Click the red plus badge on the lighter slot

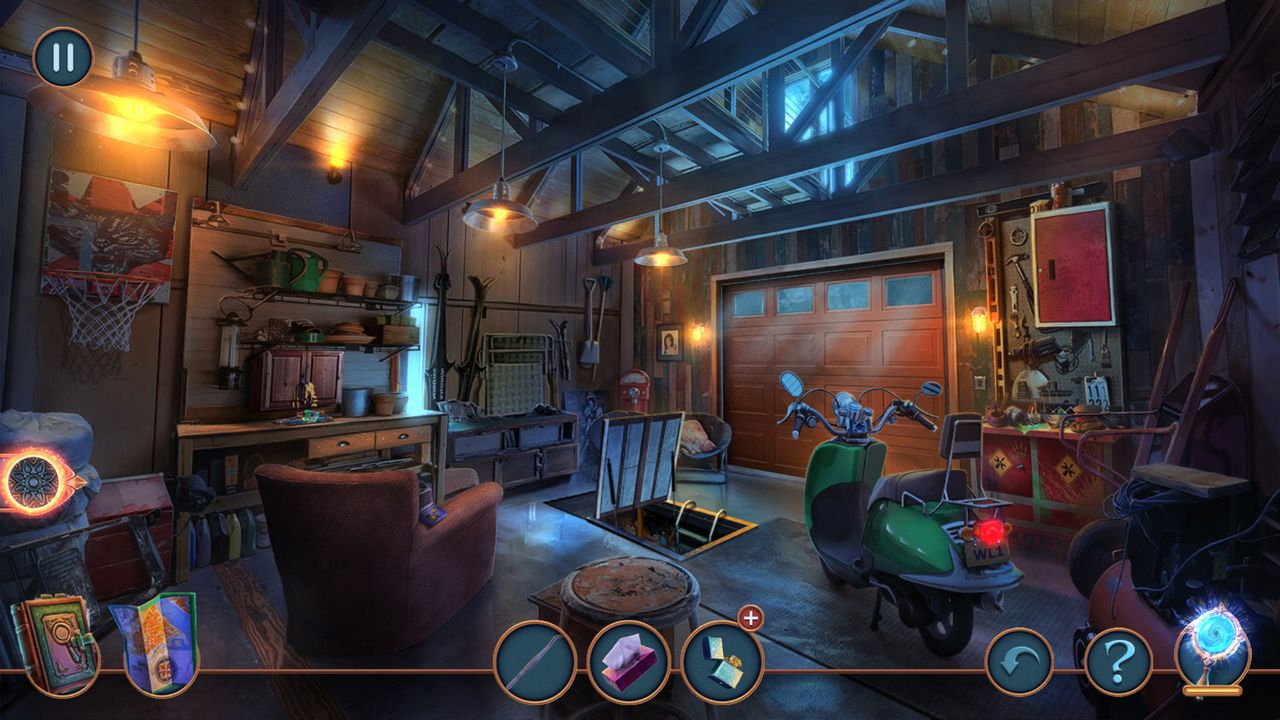coord(751,618)
